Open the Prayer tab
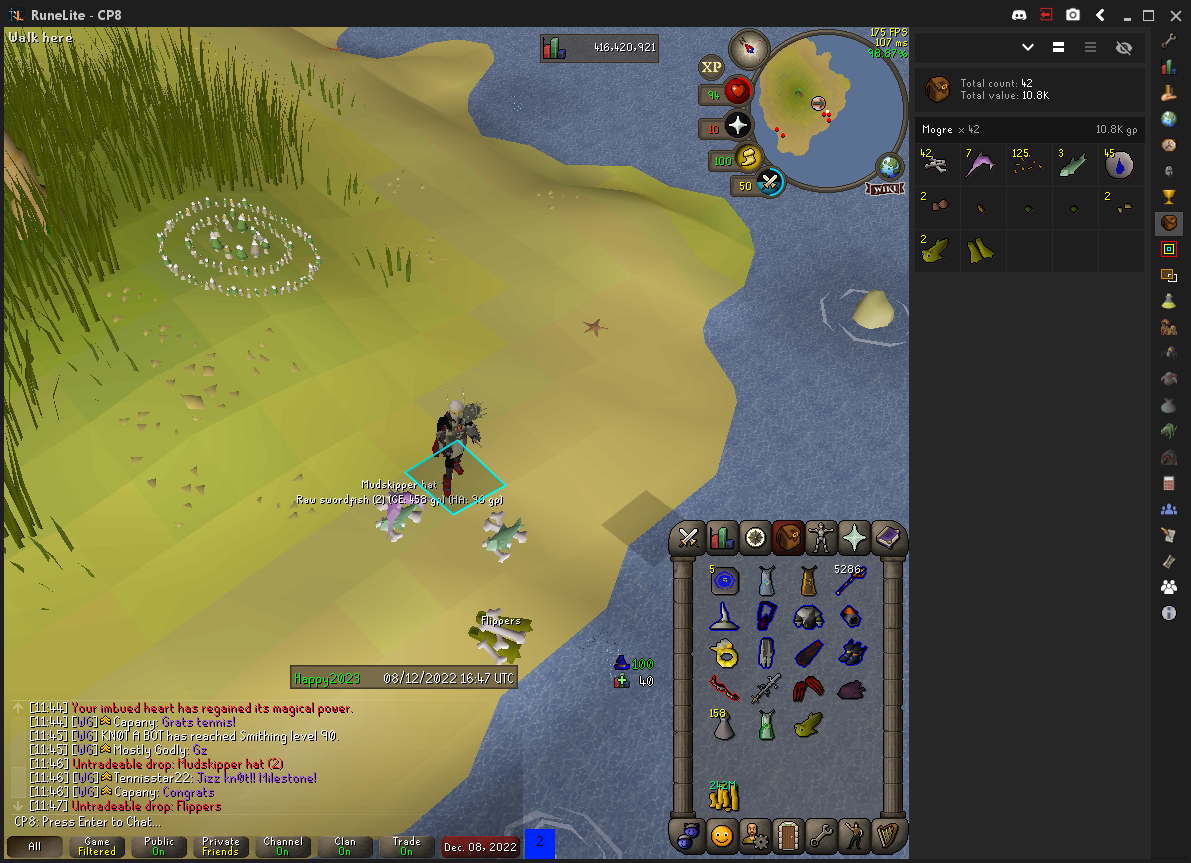The height and width of the screenshot is (863, 1191). (x=855, y=538)
